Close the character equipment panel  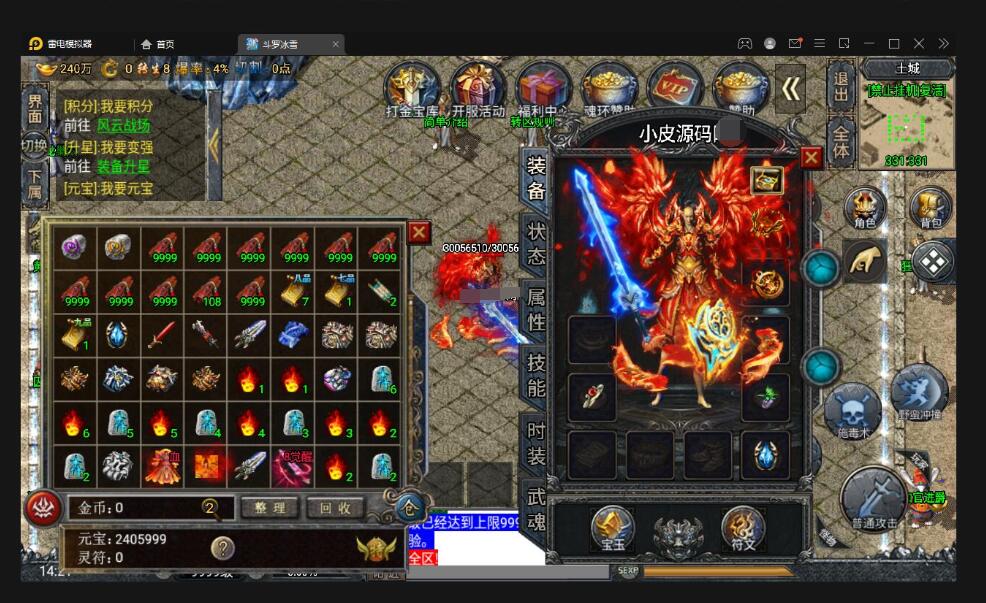point(811,158)
